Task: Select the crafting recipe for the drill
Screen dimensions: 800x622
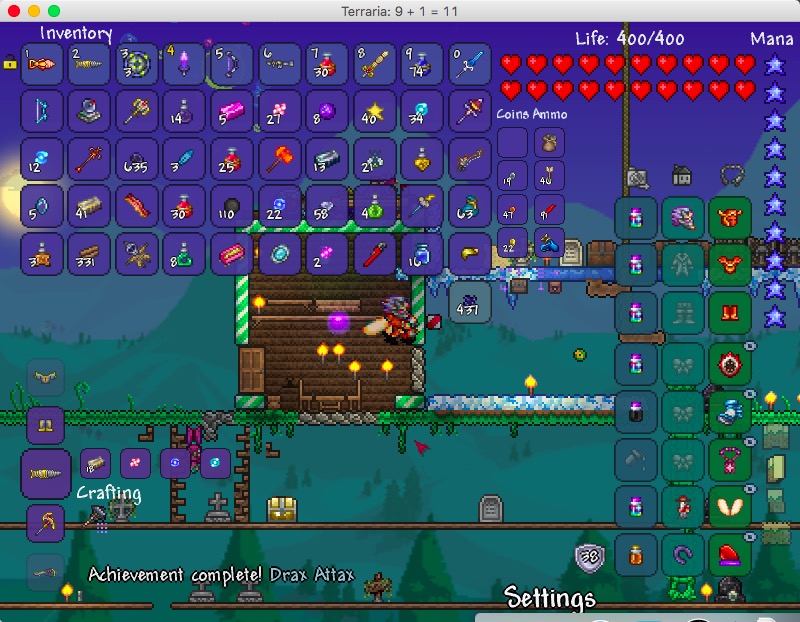Action: [x=46, y=473]
